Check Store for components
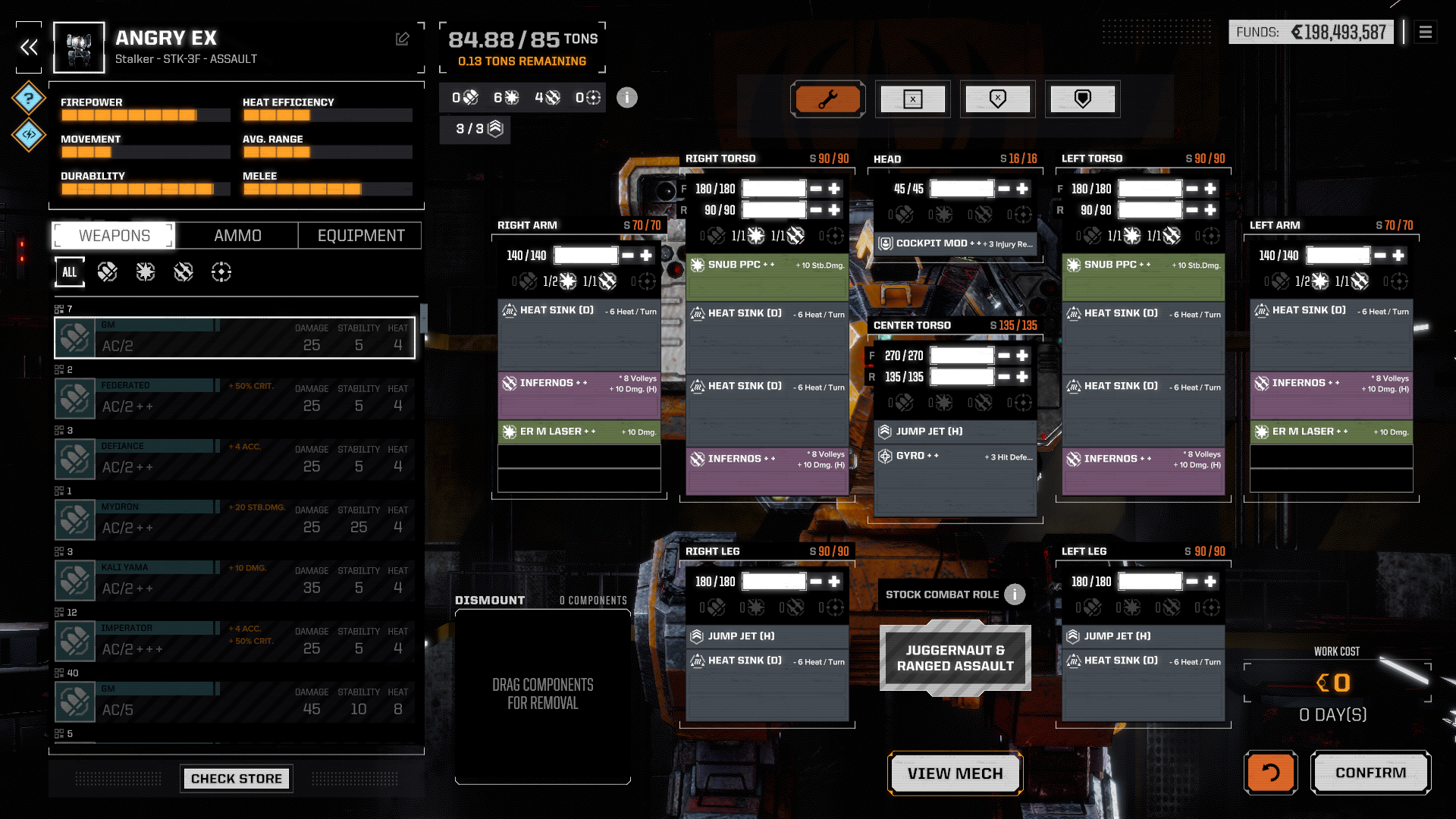Viewport: 1456px width, 819px height. pos(237,779)
